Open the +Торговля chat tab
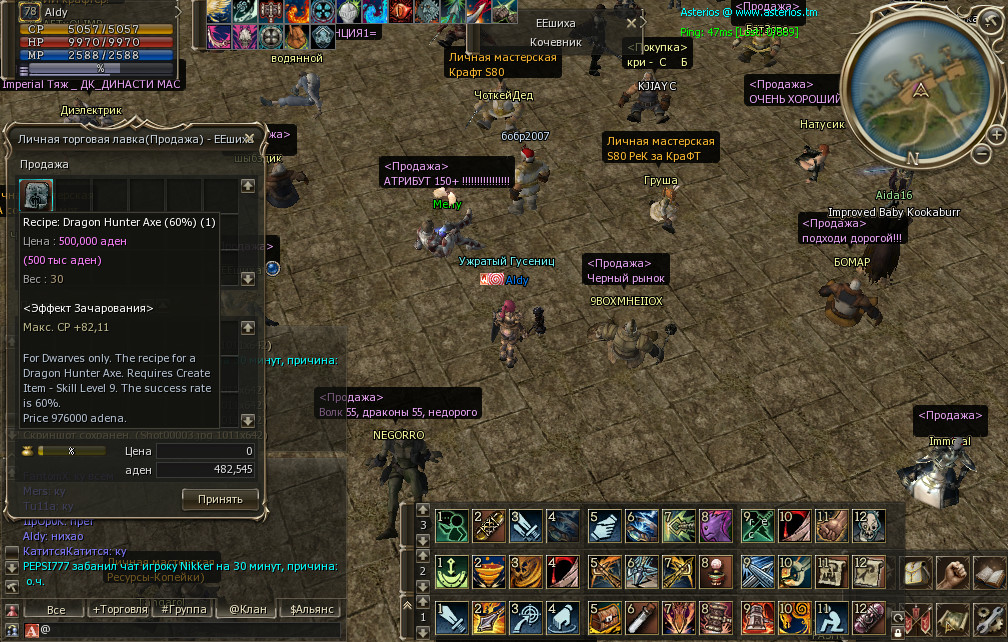Image resolution: width=1008 pixels, height=642 pixels. 119,609
